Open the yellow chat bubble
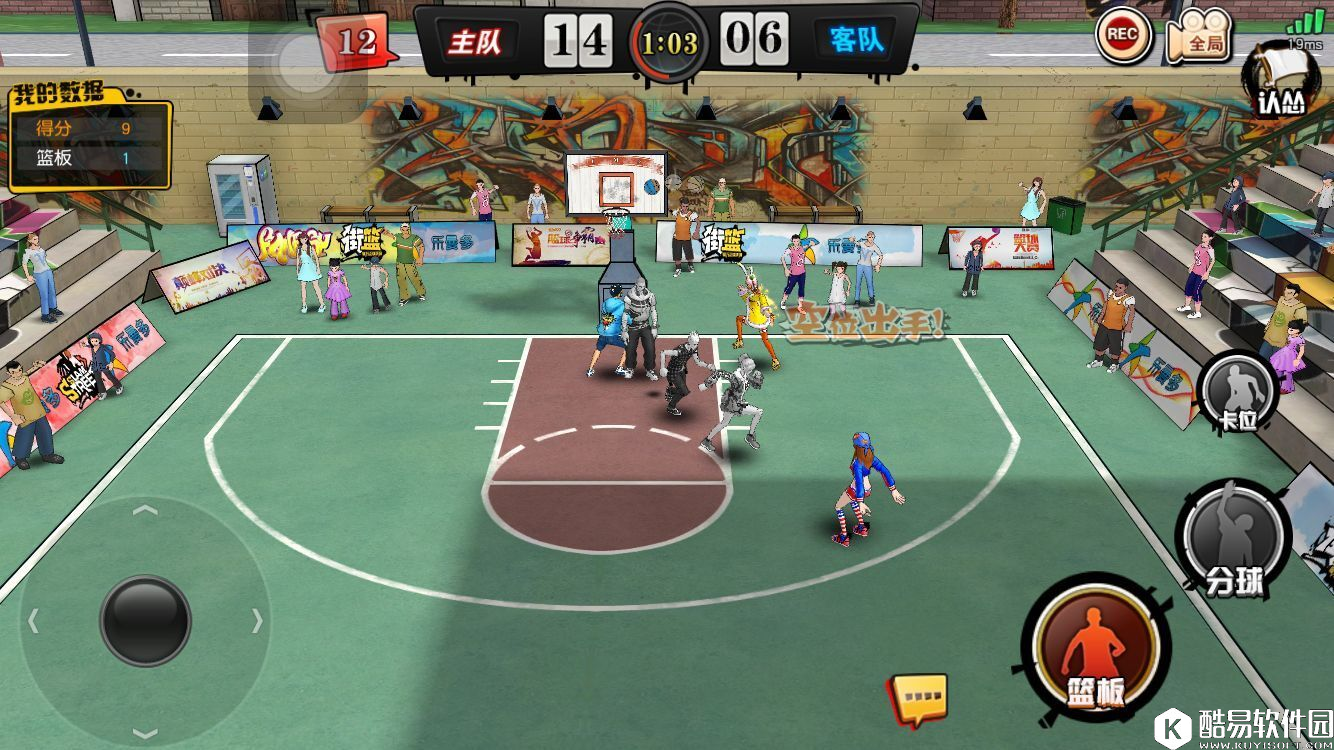 pos(919,697)
